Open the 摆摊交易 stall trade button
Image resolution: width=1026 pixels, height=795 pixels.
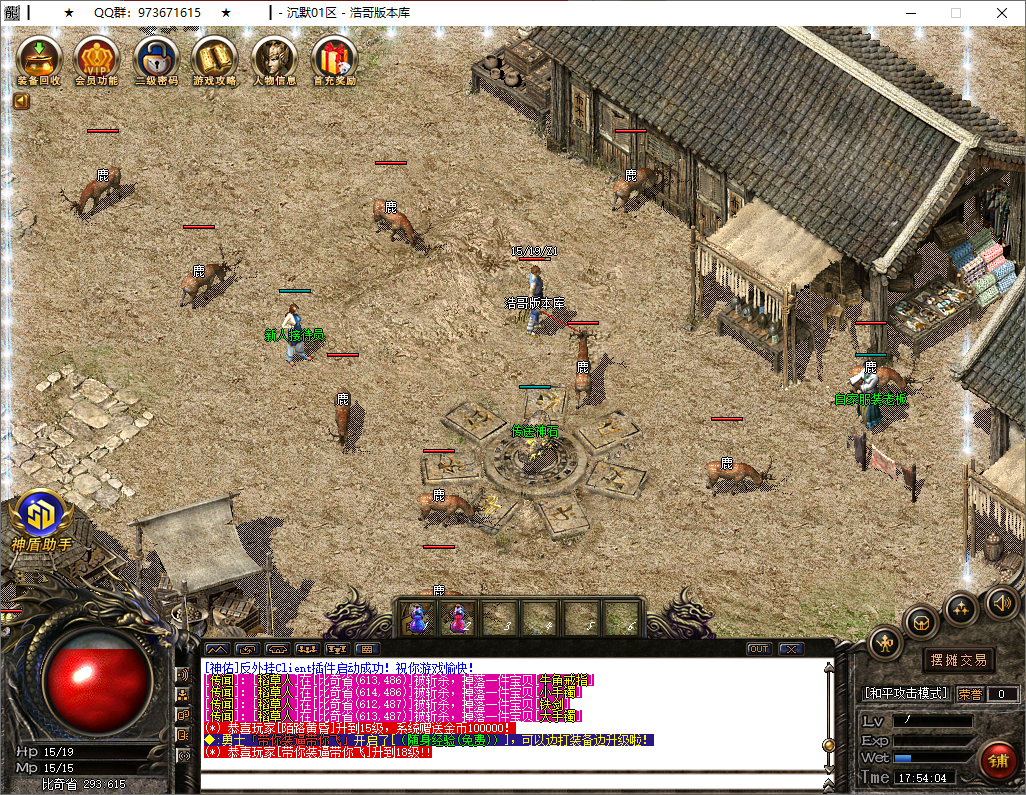tap(958, 660)
